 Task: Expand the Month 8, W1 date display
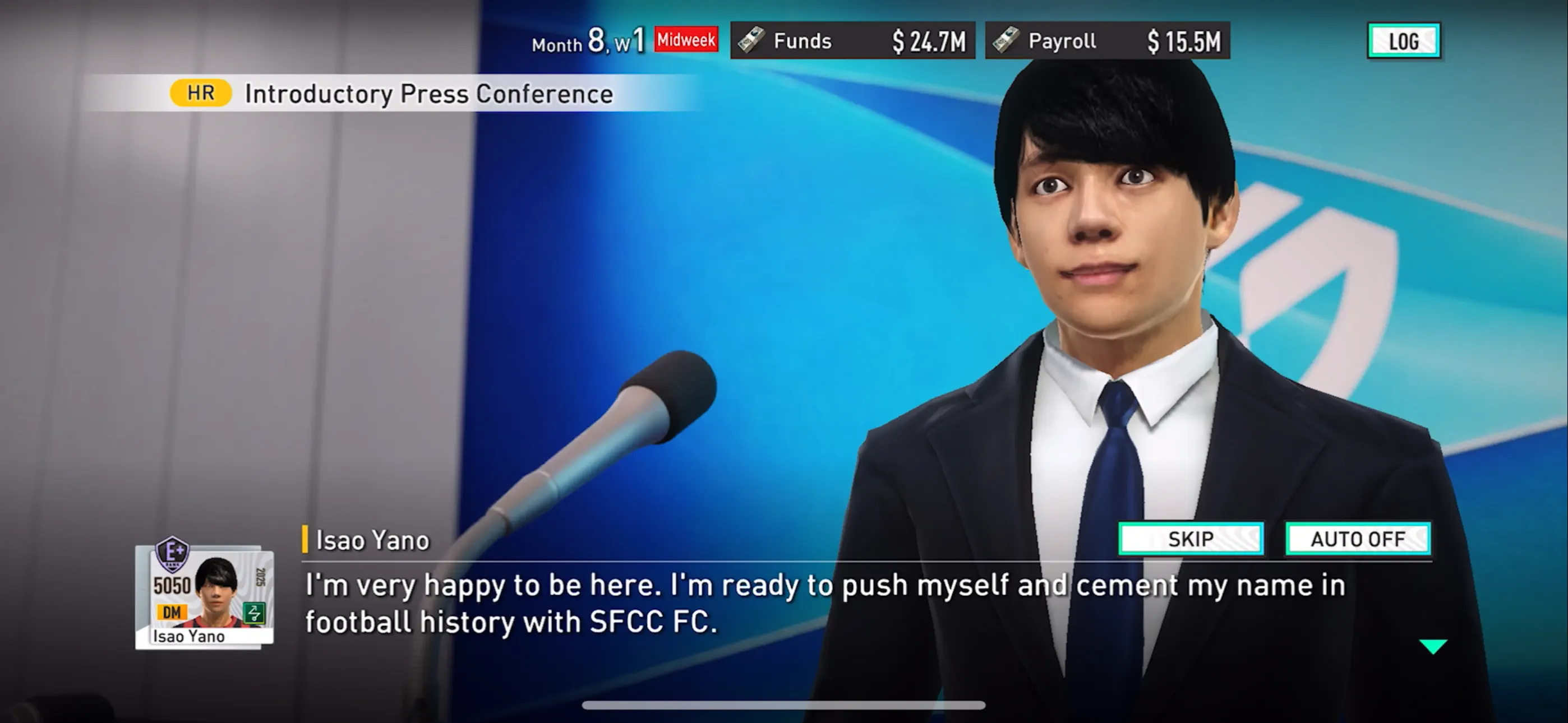coord(589,41)
